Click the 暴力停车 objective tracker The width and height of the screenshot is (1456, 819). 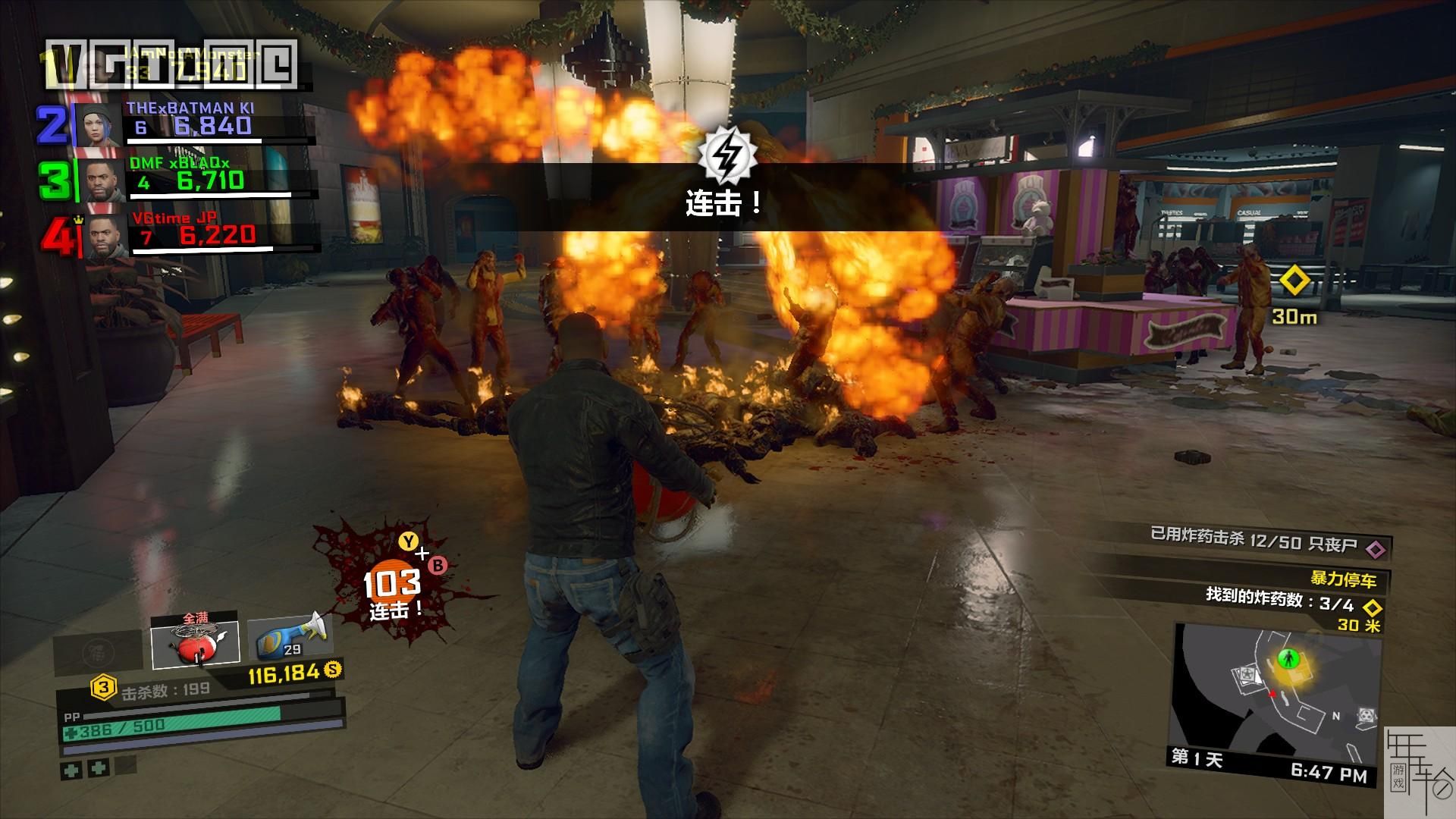(x=1342, y=580)
